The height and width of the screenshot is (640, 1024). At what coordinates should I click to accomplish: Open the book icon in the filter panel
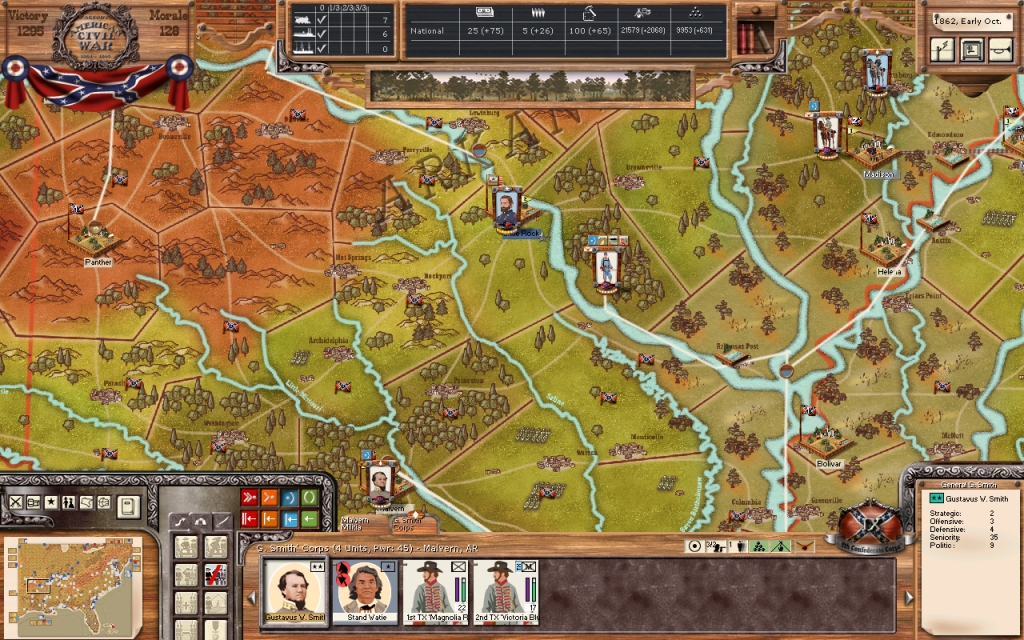point(127,505)
